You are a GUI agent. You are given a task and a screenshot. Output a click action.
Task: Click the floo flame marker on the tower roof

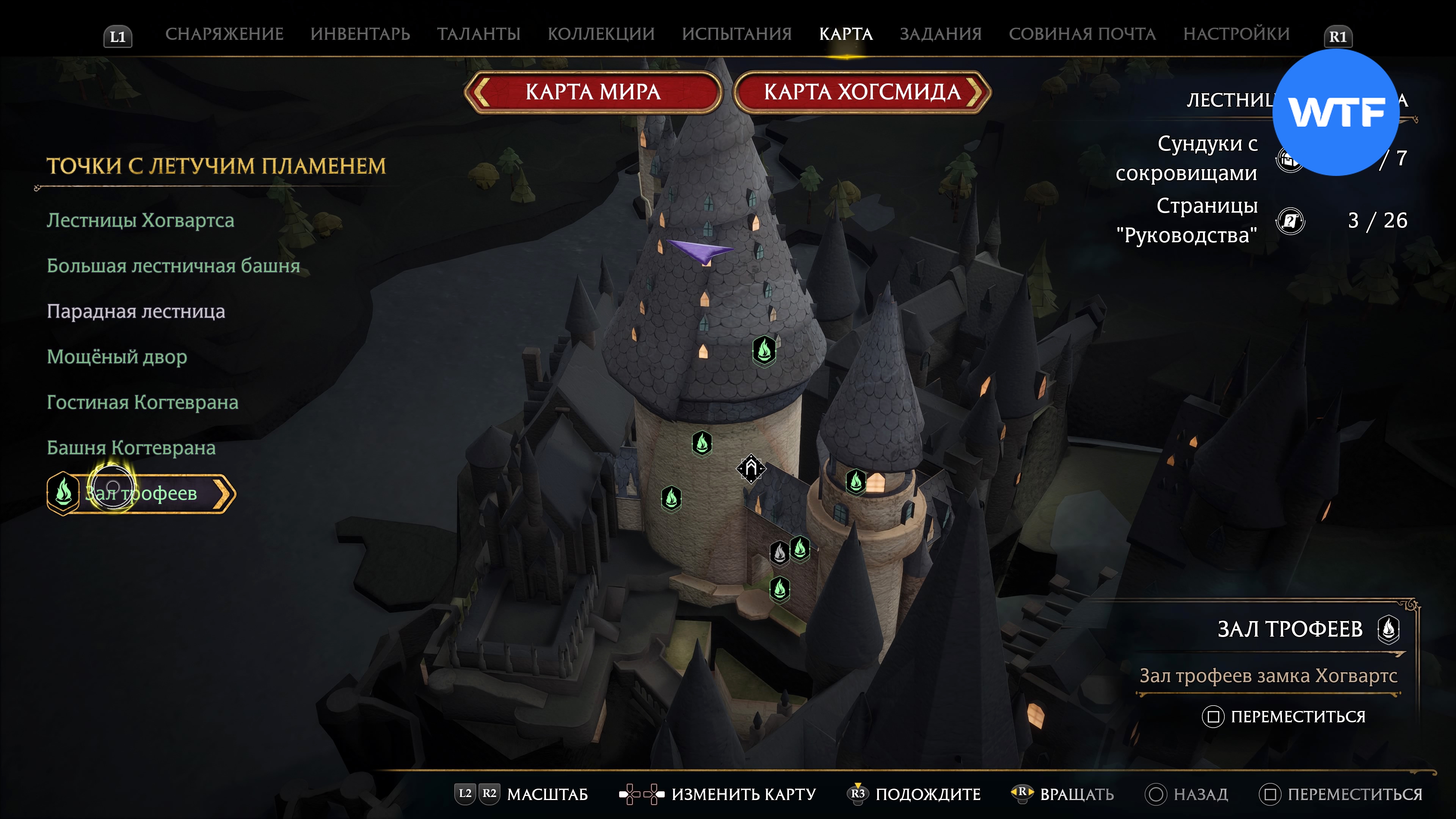764,350
